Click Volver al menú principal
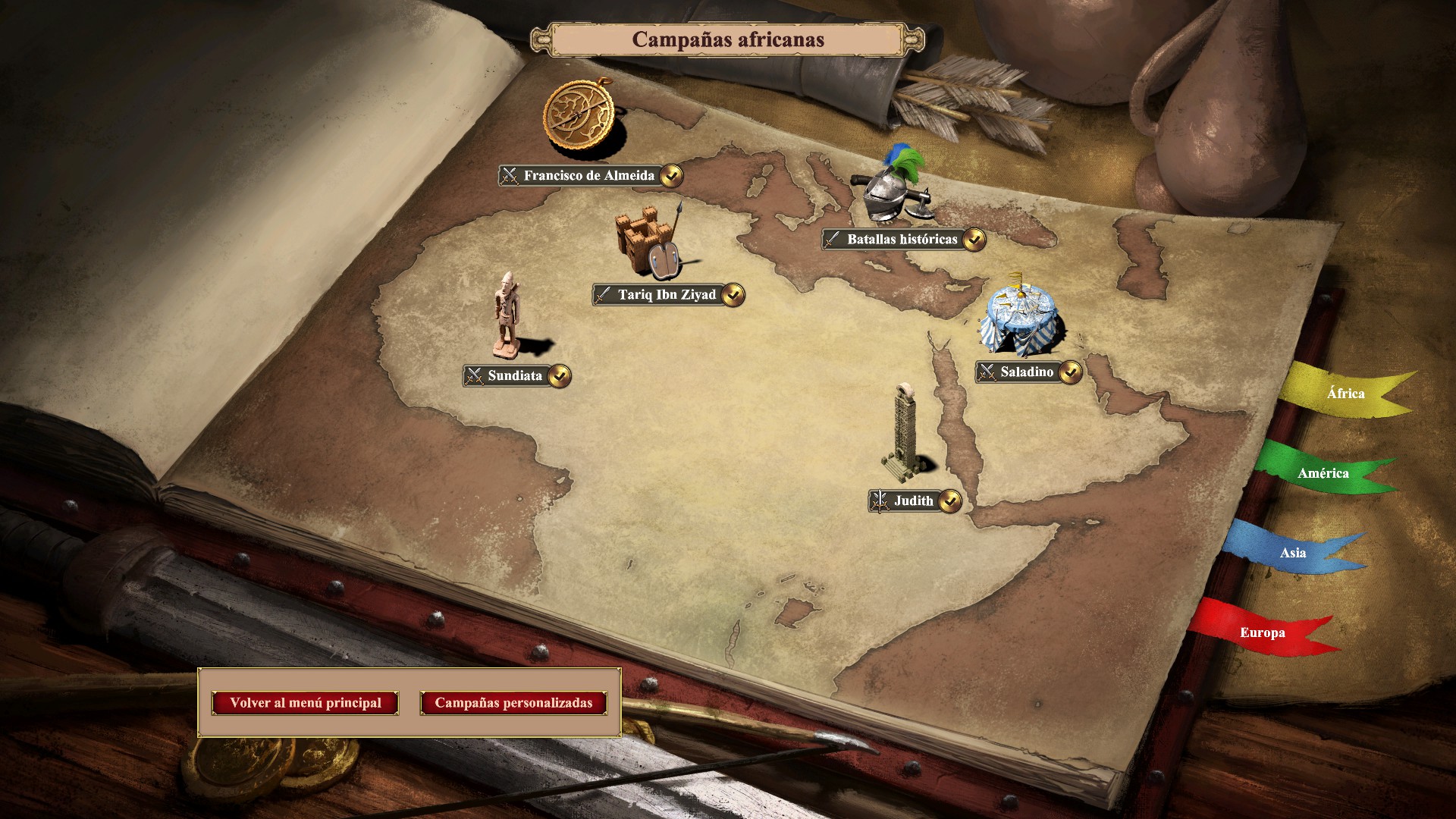Image resolution: width=1456 pixels, height=819 pixels. [x=306, y=703]
